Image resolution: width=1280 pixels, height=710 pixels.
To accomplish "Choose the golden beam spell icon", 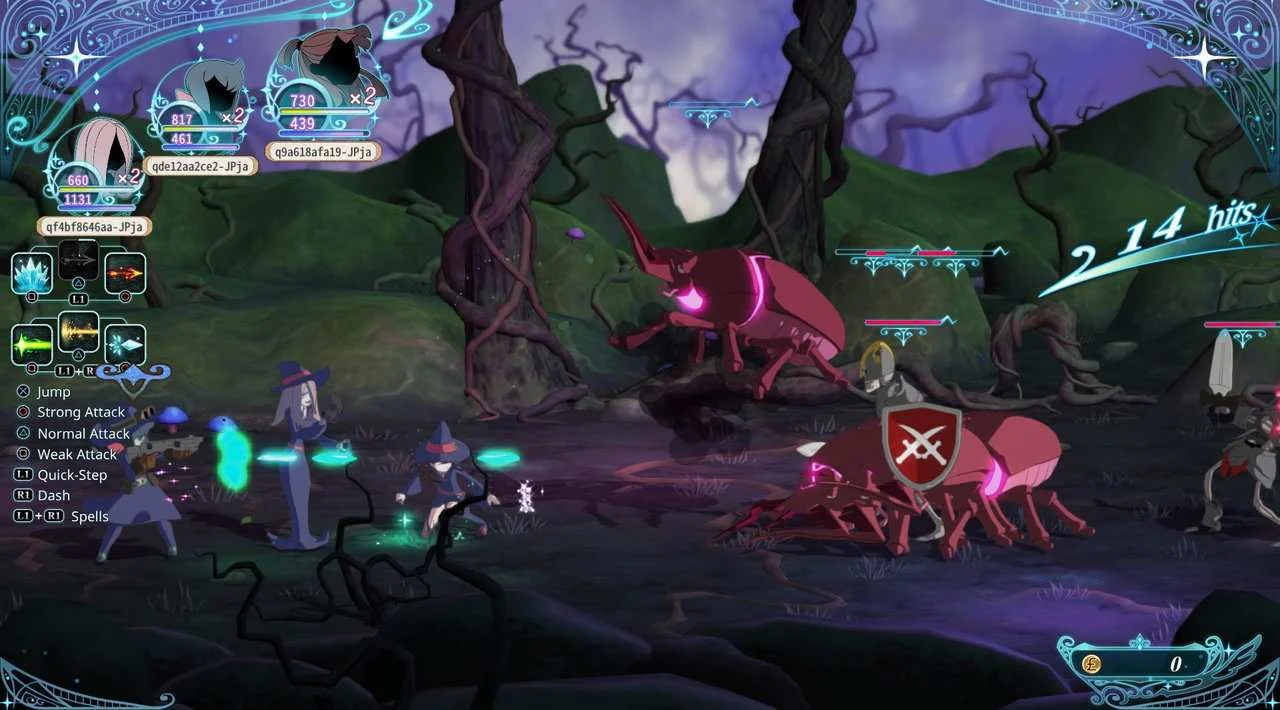I will pos(78,333).
